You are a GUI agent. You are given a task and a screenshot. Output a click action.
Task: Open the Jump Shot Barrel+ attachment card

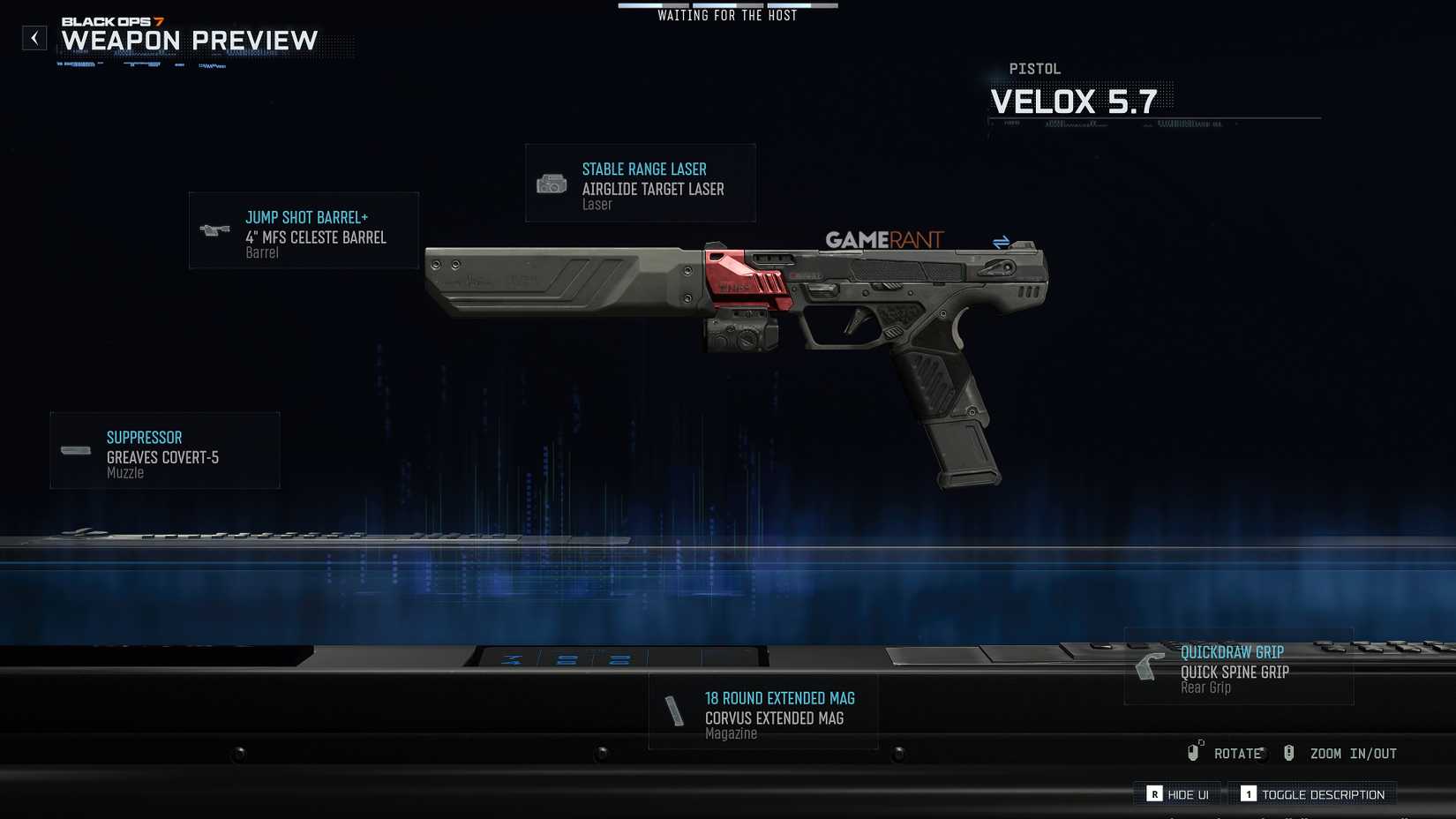tap(304, 231)
